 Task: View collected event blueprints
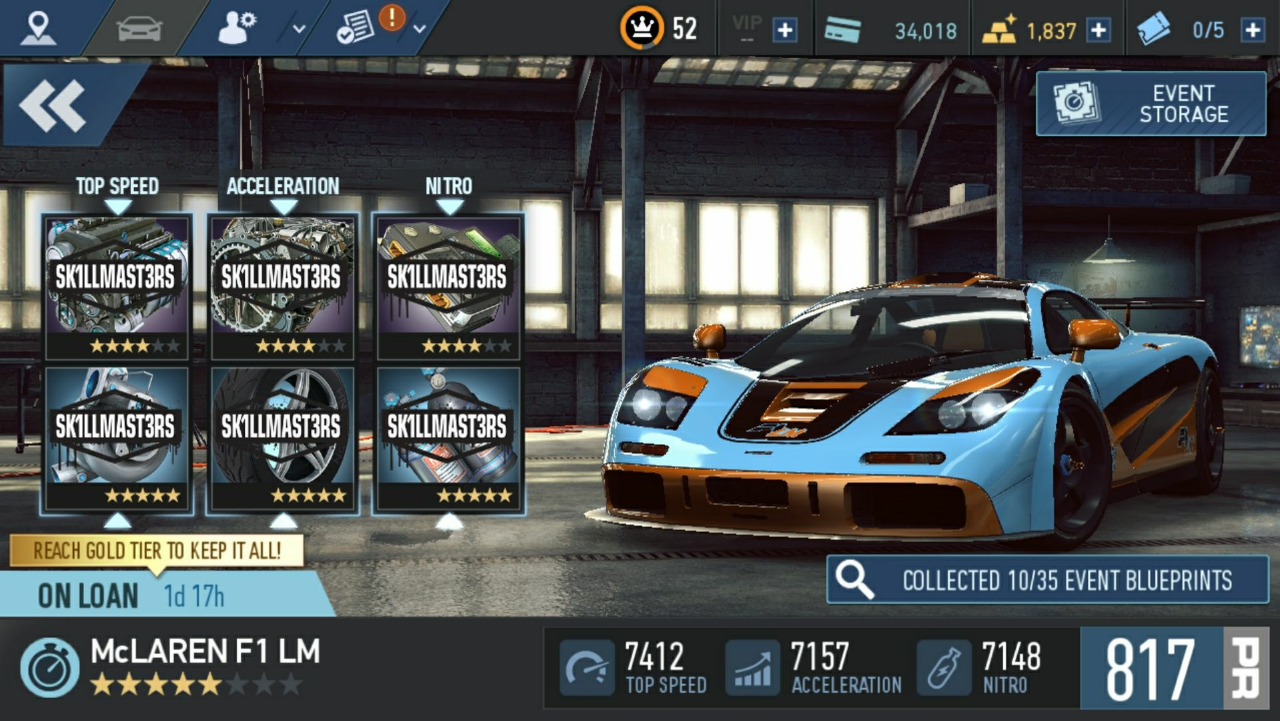[1047, 580]
